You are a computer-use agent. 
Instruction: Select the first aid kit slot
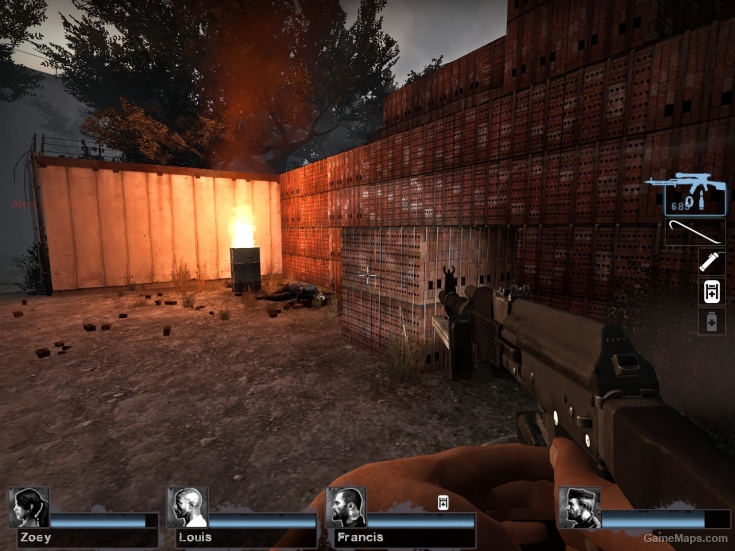click(x=711, y=292)
